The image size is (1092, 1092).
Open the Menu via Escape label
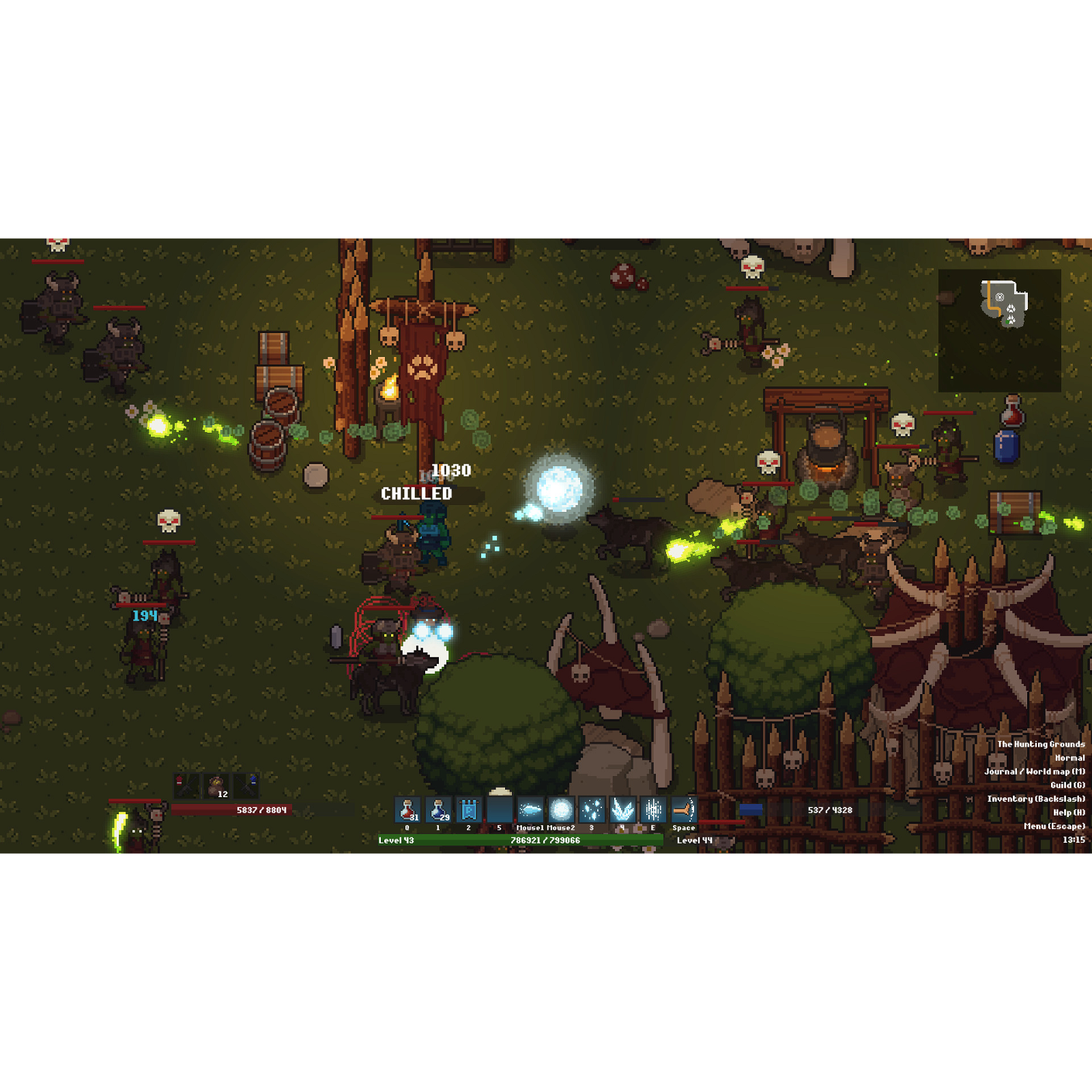pyautogui.click(x=1054, y=826)
